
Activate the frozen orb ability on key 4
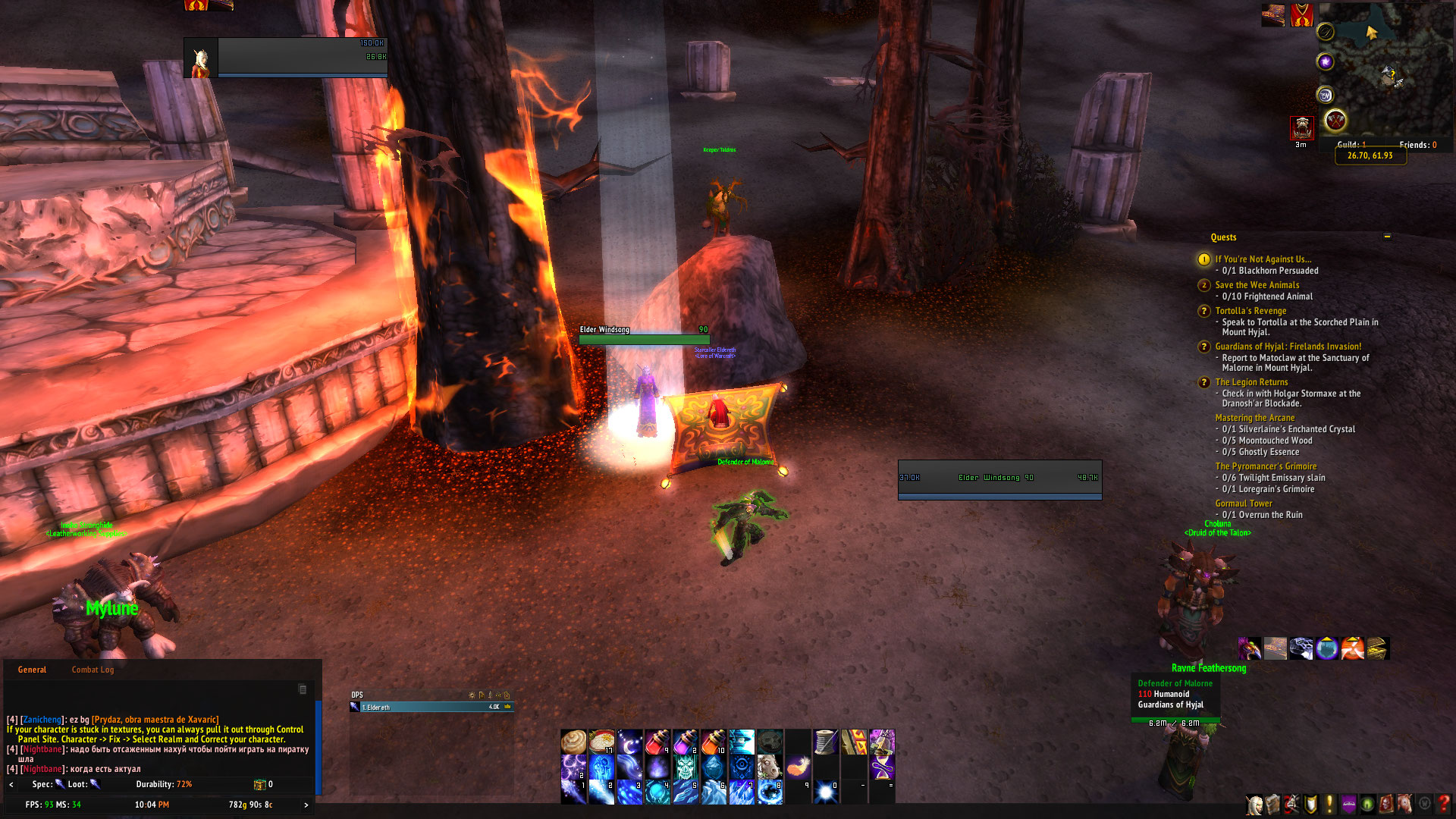point(657,792)
